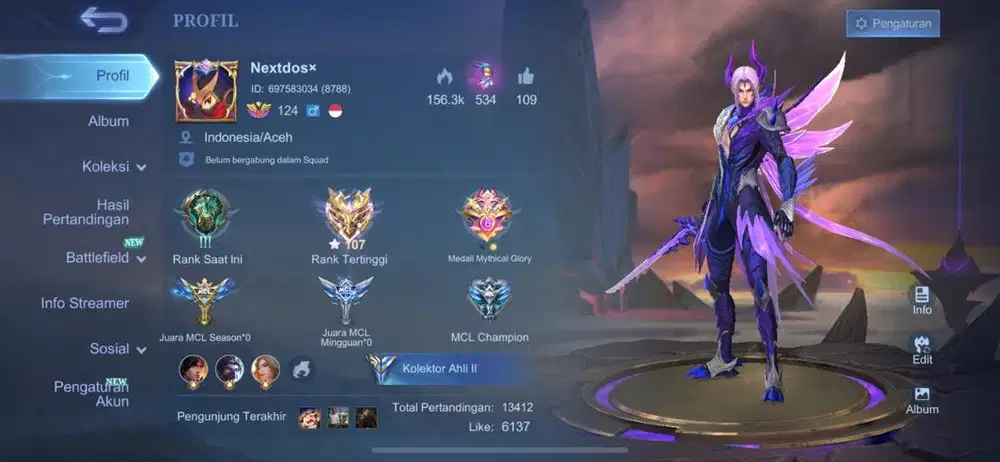Expand the Battlefield section
The image size is (1000, 462).
(105, 258)
